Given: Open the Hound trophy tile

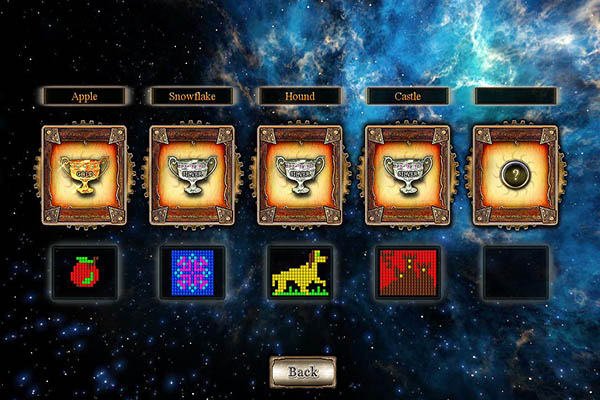Looking at the screenshot, I should pyautogui.click(x=300, y=175).
